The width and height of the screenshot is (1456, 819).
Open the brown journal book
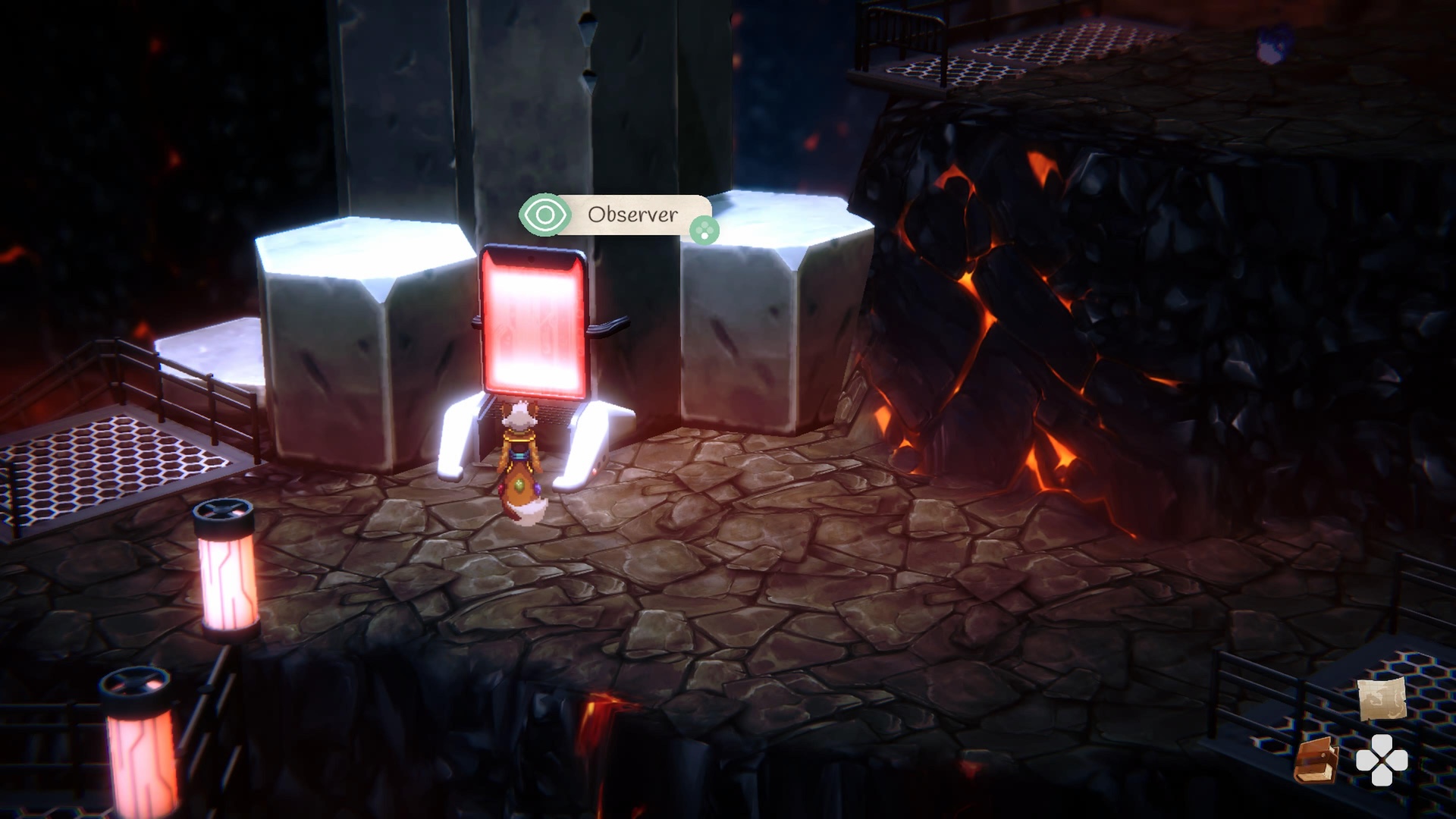[x=1316, y=760]
